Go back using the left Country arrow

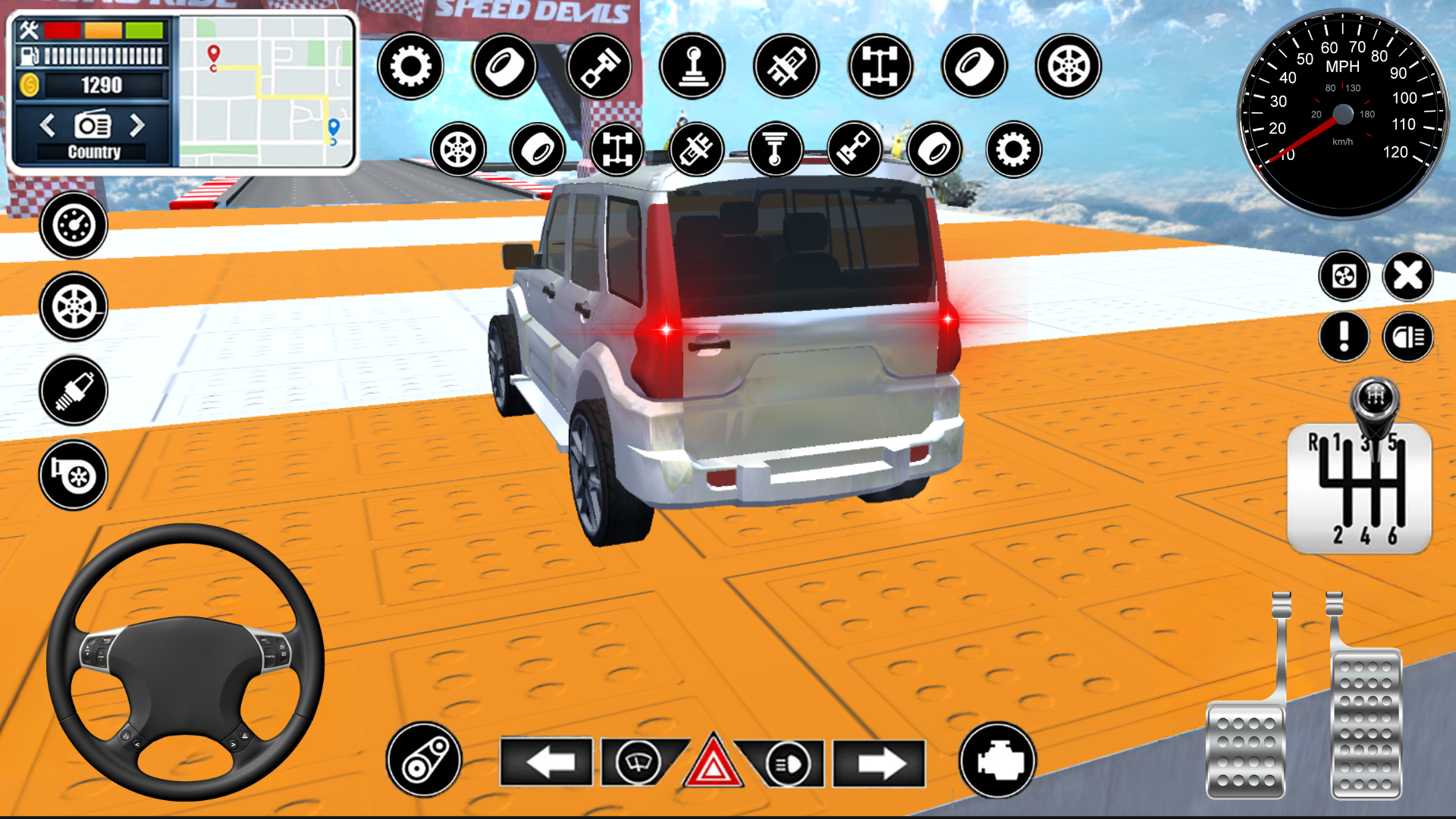pos(47,127)
